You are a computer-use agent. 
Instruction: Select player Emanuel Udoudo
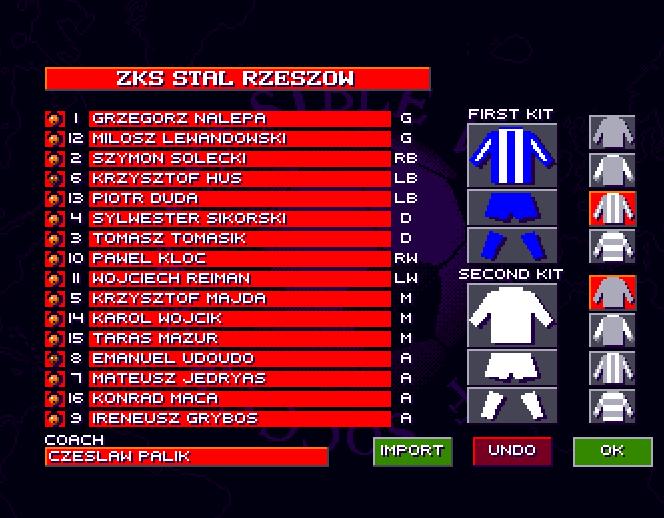[239, 358]
